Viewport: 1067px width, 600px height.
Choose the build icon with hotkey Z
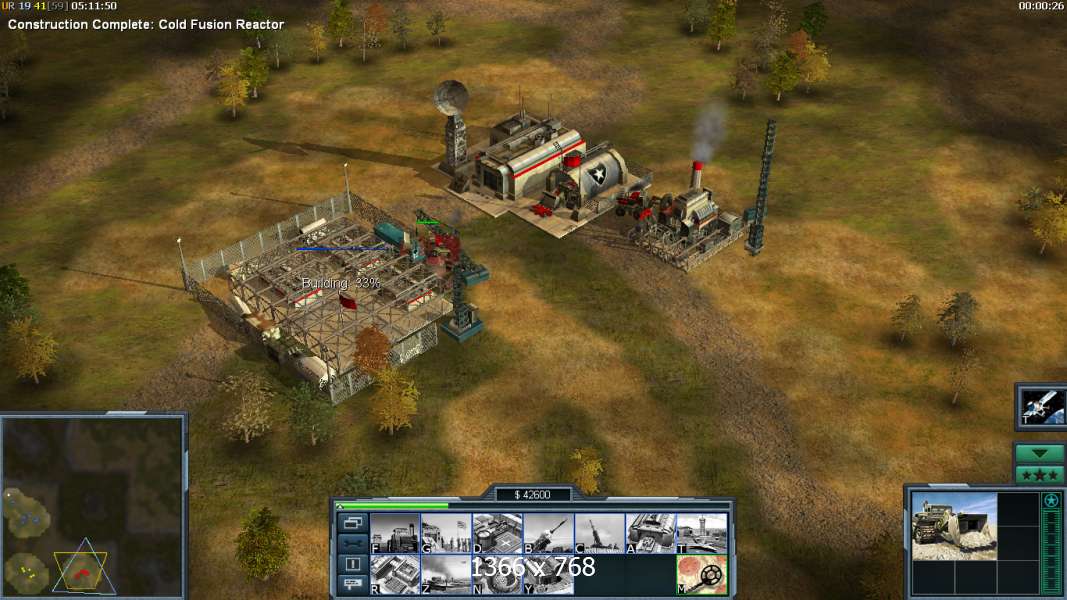[445, 574]
